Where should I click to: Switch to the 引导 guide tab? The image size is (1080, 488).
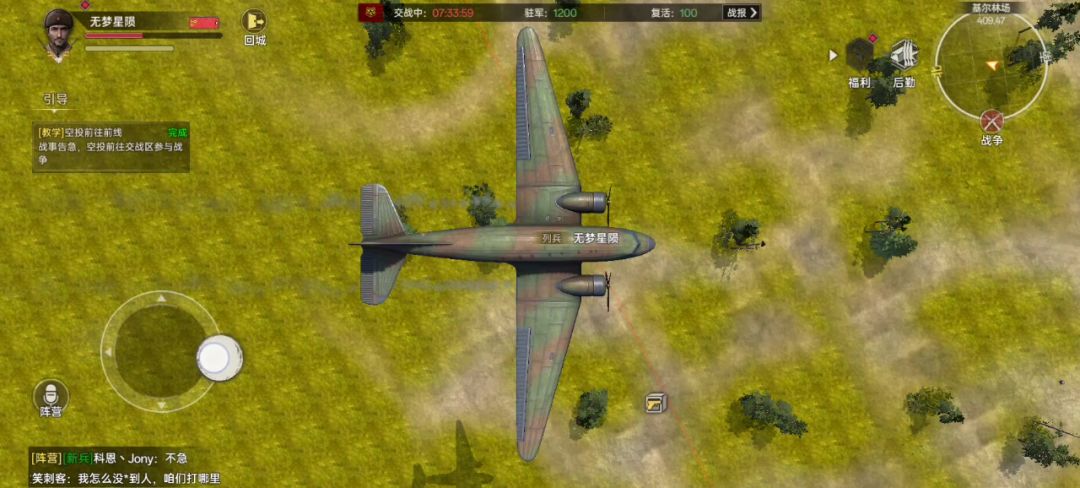pyautogui.click(x=55, y=99)
